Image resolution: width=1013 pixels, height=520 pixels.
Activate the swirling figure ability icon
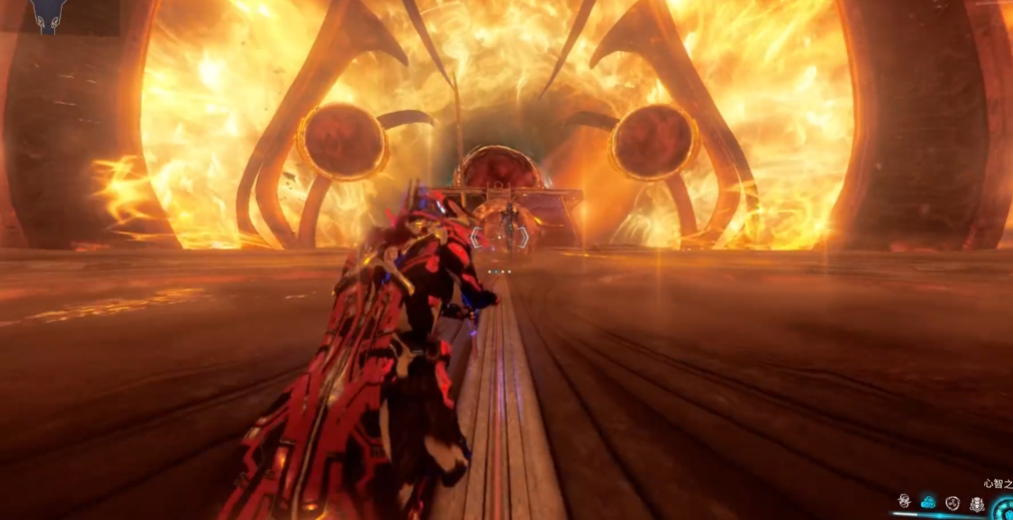(x=904, y=501)
